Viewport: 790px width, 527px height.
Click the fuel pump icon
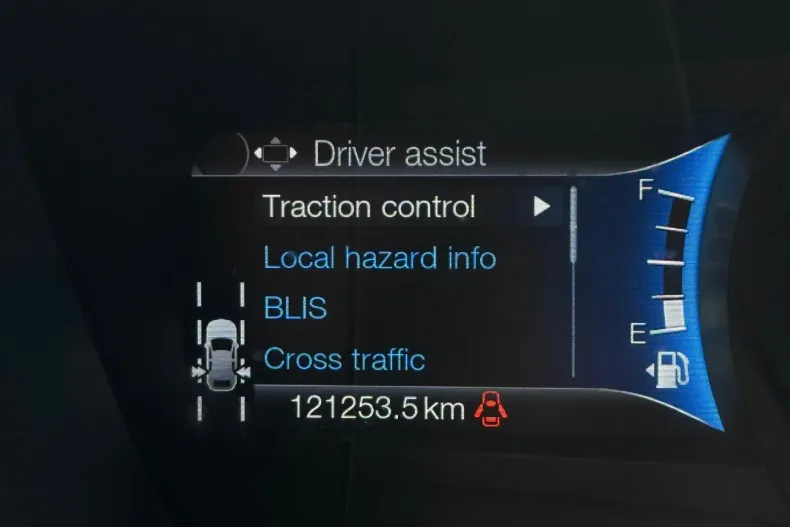click(x=671, y=369)
